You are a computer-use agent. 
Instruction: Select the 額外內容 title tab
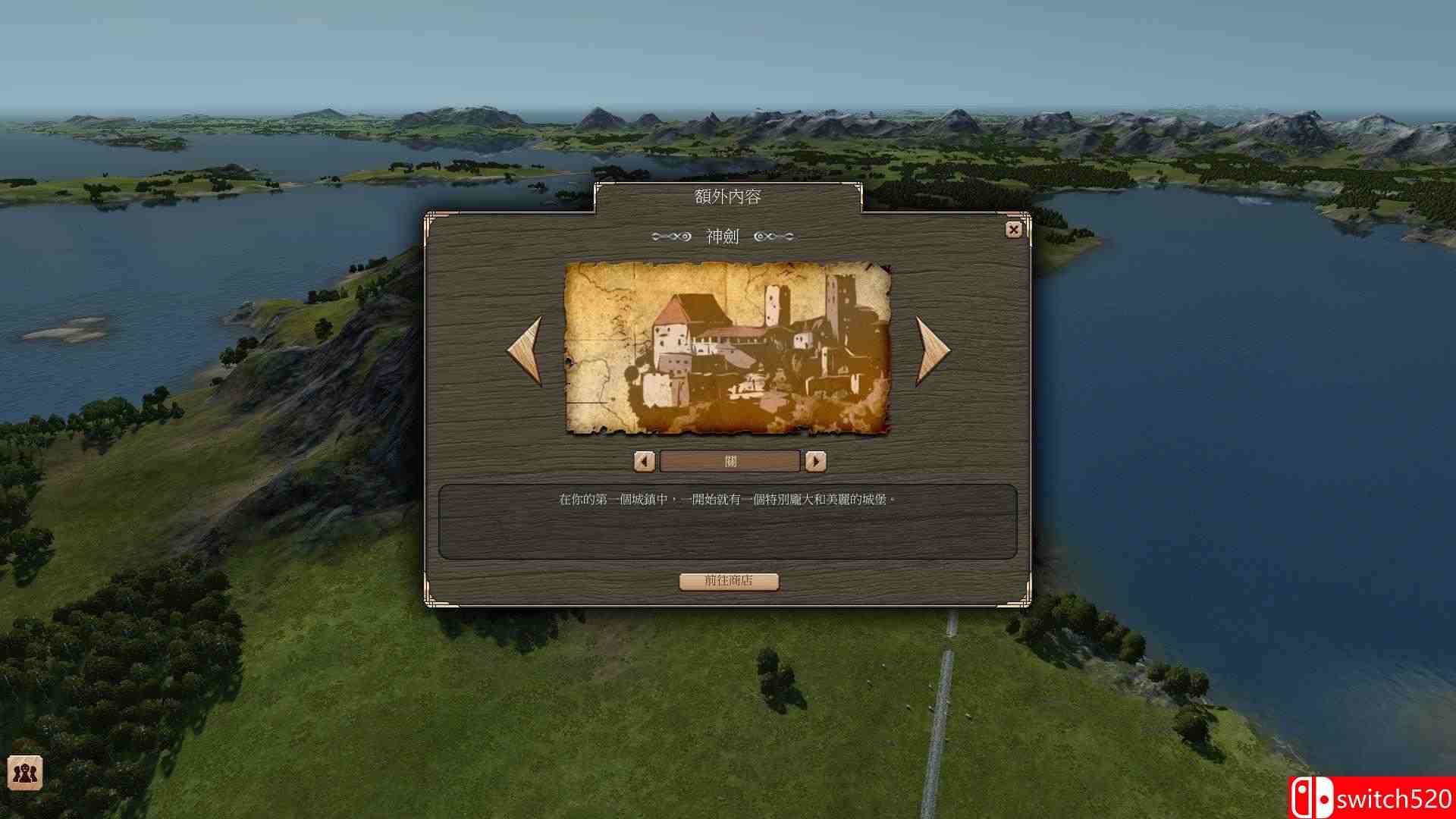pos(728,196)
